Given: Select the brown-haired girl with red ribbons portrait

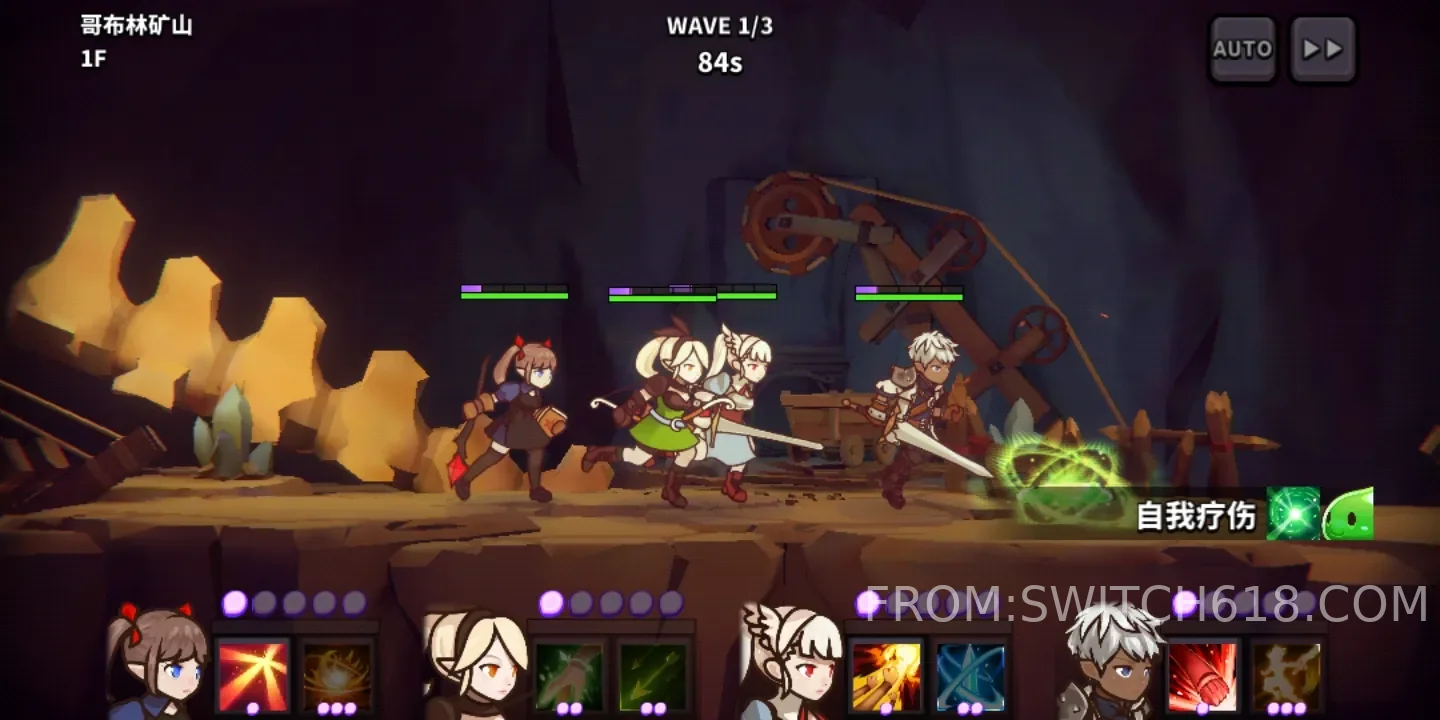Looking at the screenshot, I should pos(155,662).
